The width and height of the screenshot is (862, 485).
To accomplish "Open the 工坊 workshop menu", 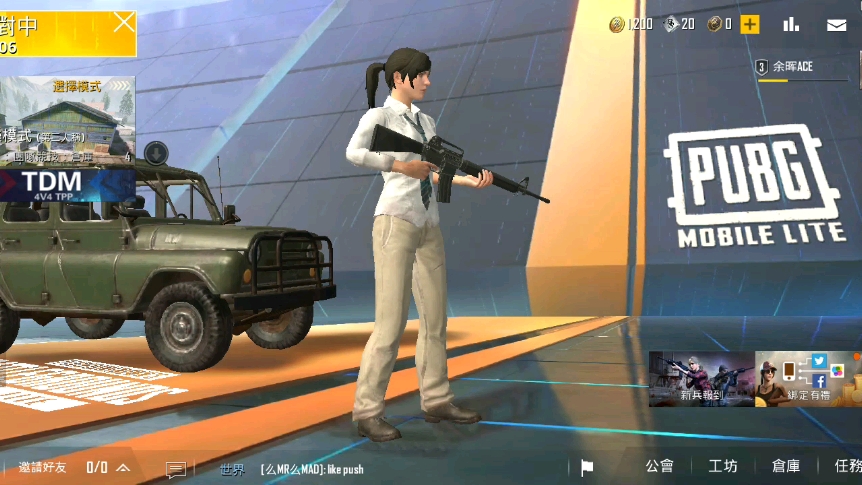I will [x=723, y=466].
